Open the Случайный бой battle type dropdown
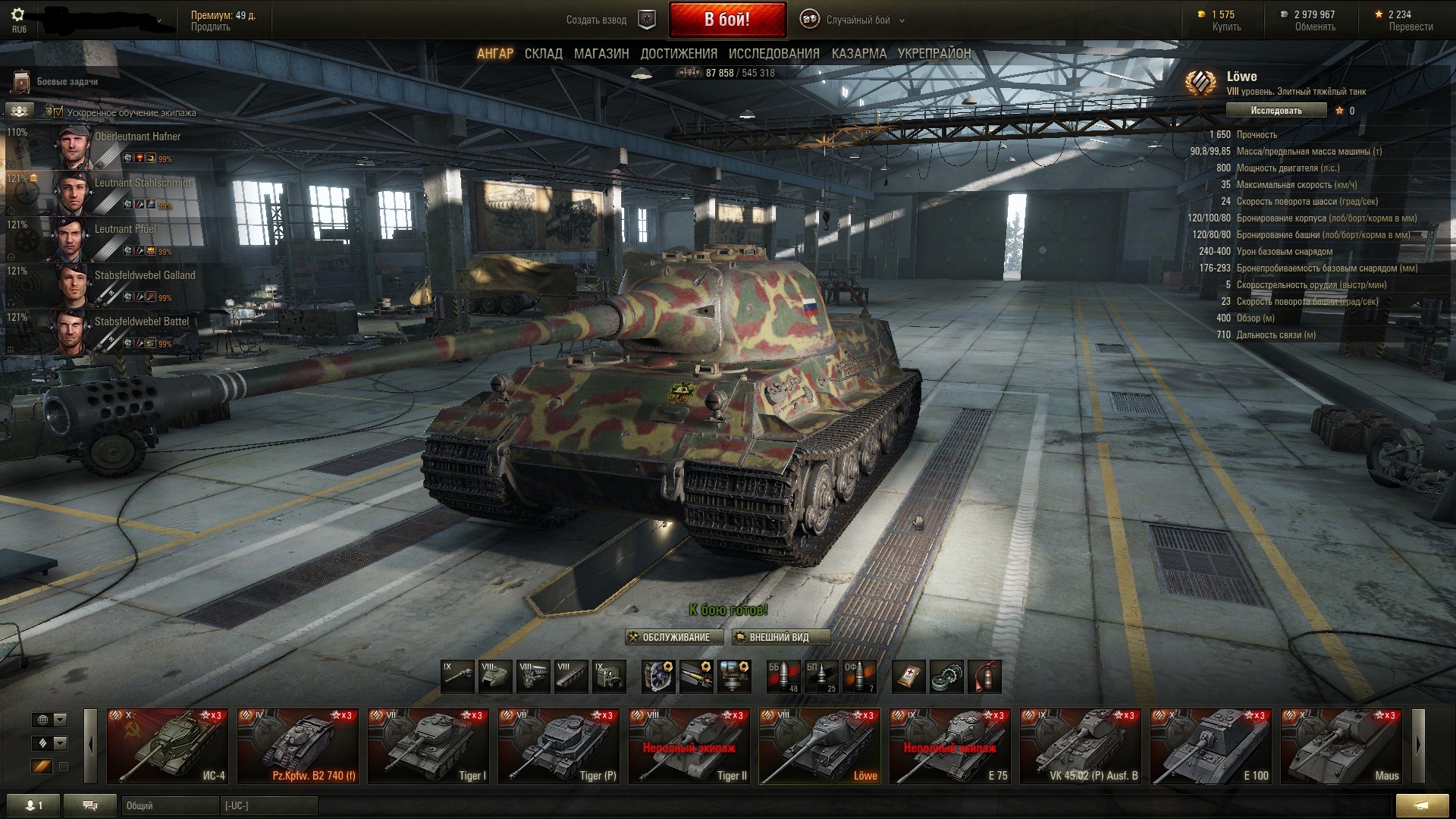The height and width of the screenshot is (819, 1456). [858, 20]
